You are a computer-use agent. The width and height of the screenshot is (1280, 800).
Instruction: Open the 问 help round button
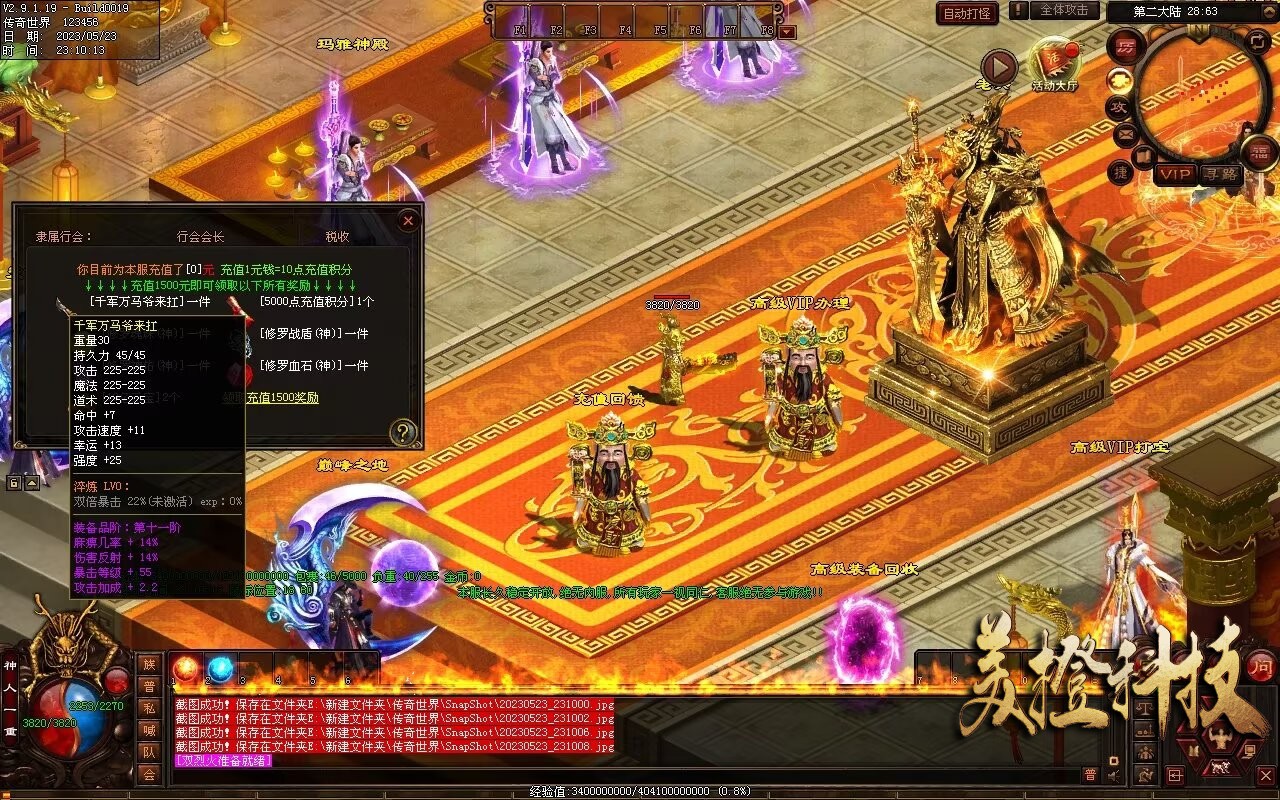pos(1262,665)
